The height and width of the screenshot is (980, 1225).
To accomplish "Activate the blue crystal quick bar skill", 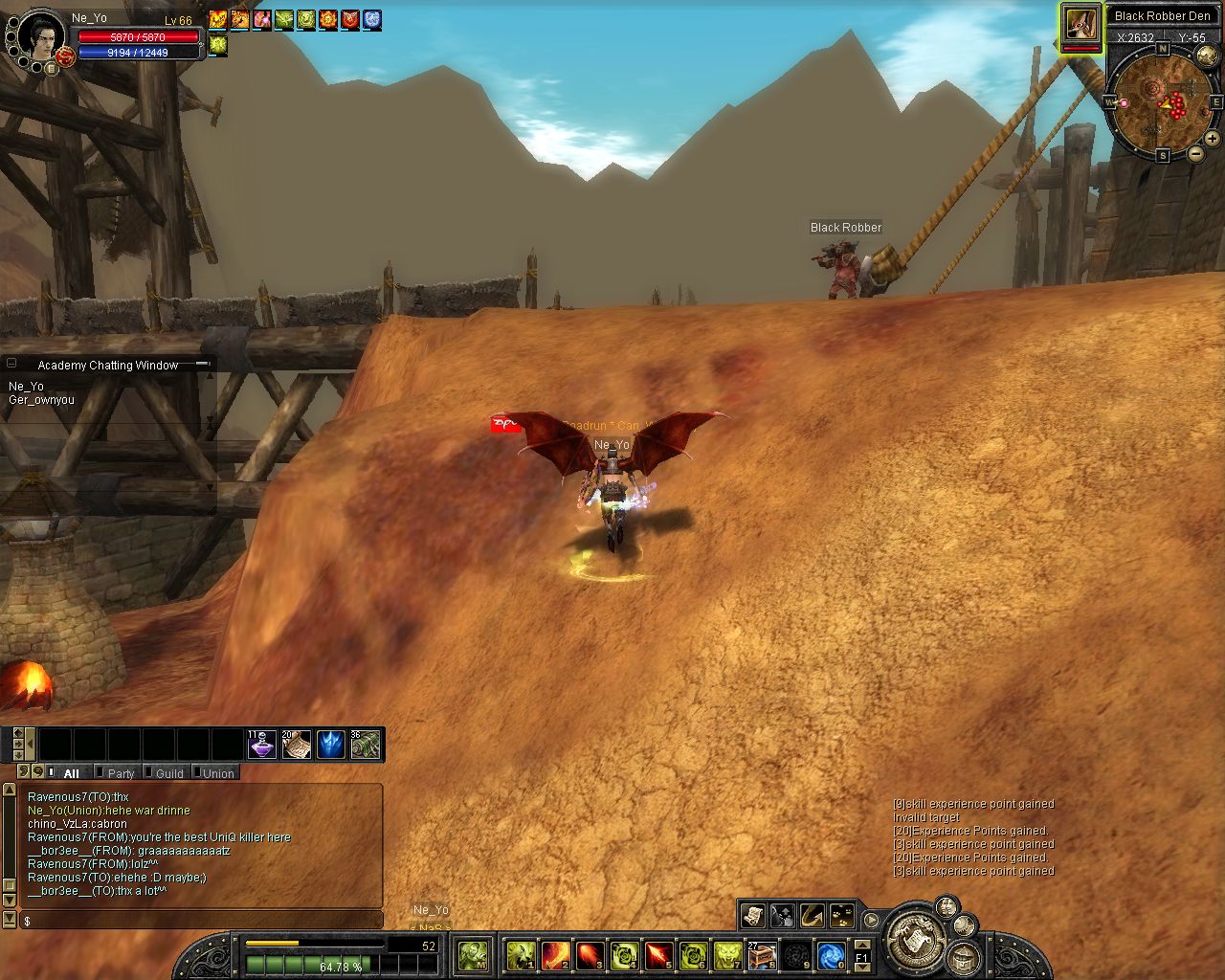I will tap(331, 745).
